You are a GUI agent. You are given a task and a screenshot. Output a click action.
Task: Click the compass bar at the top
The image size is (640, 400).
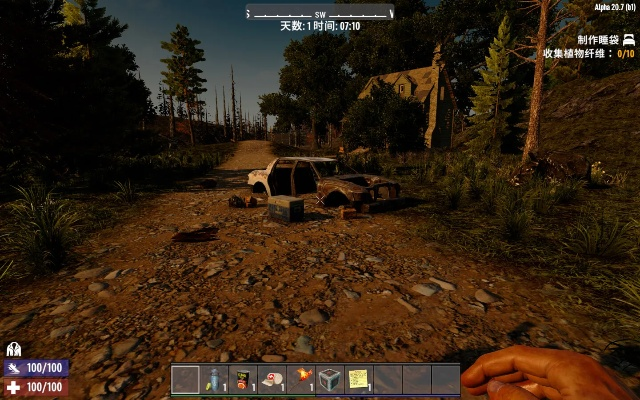coord(320,13)
